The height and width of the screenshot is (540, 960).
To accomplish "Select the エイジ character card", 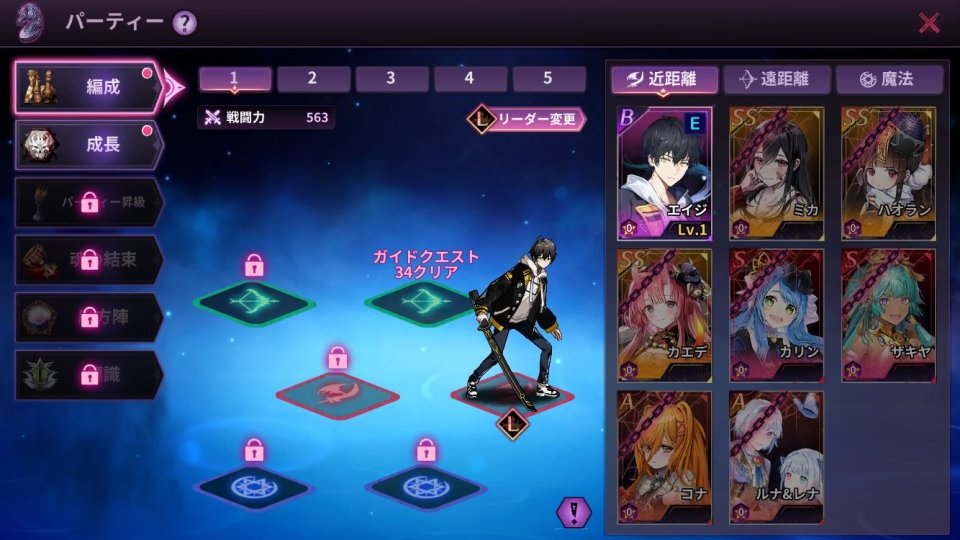I will [x=665, y=174].
